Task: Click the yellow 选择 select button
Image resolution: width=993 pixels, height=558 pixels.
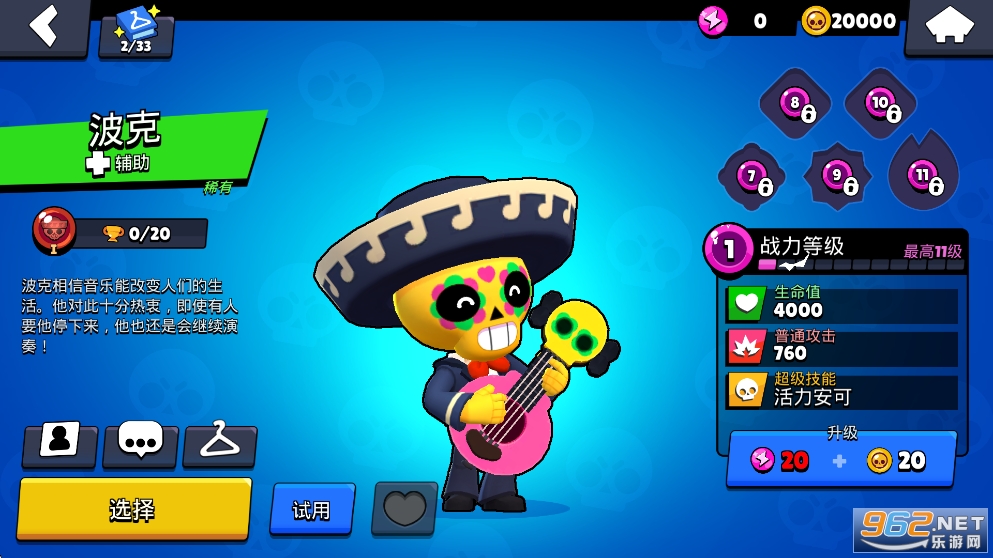Action: coord(133,509)
